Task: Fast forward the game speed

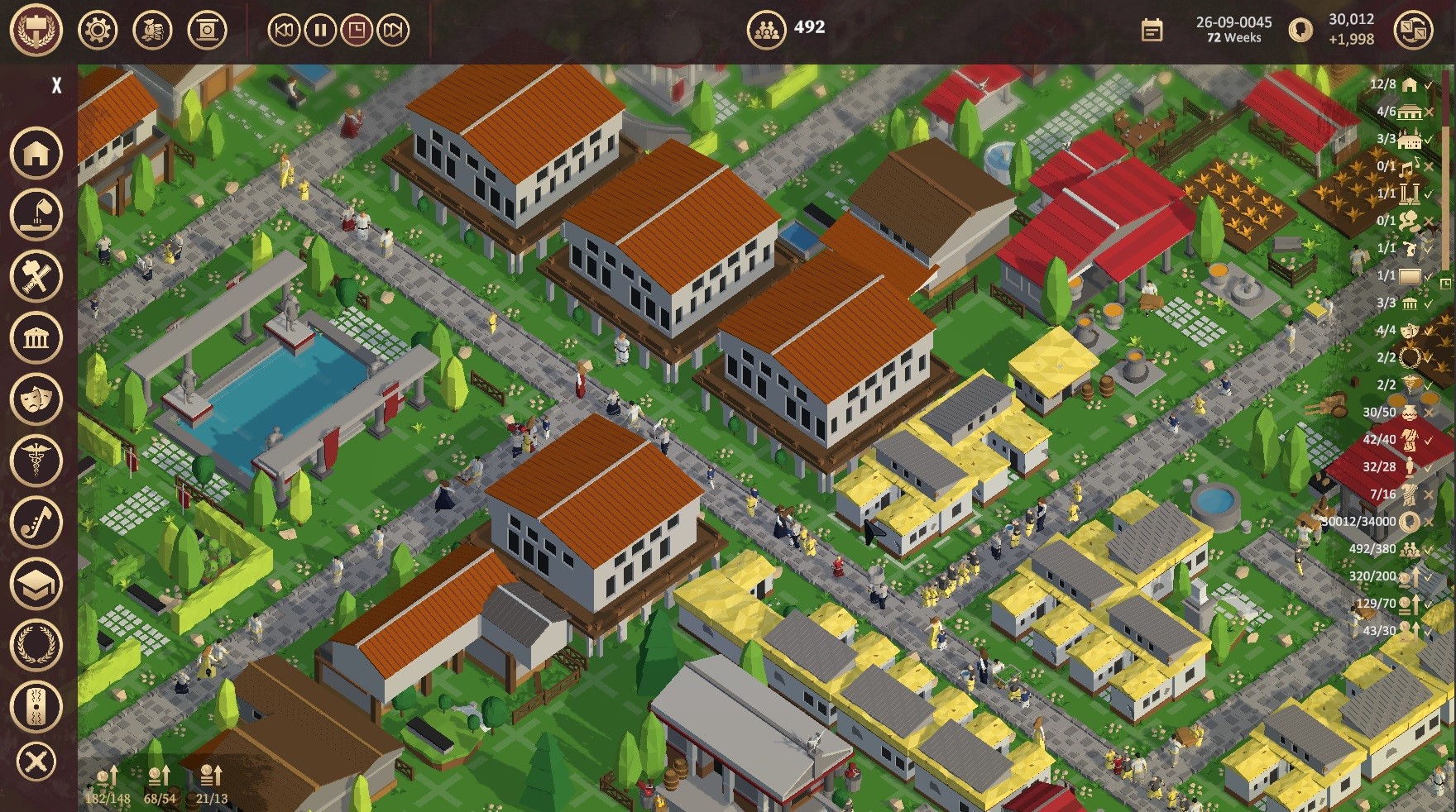Action: point(393,31)
